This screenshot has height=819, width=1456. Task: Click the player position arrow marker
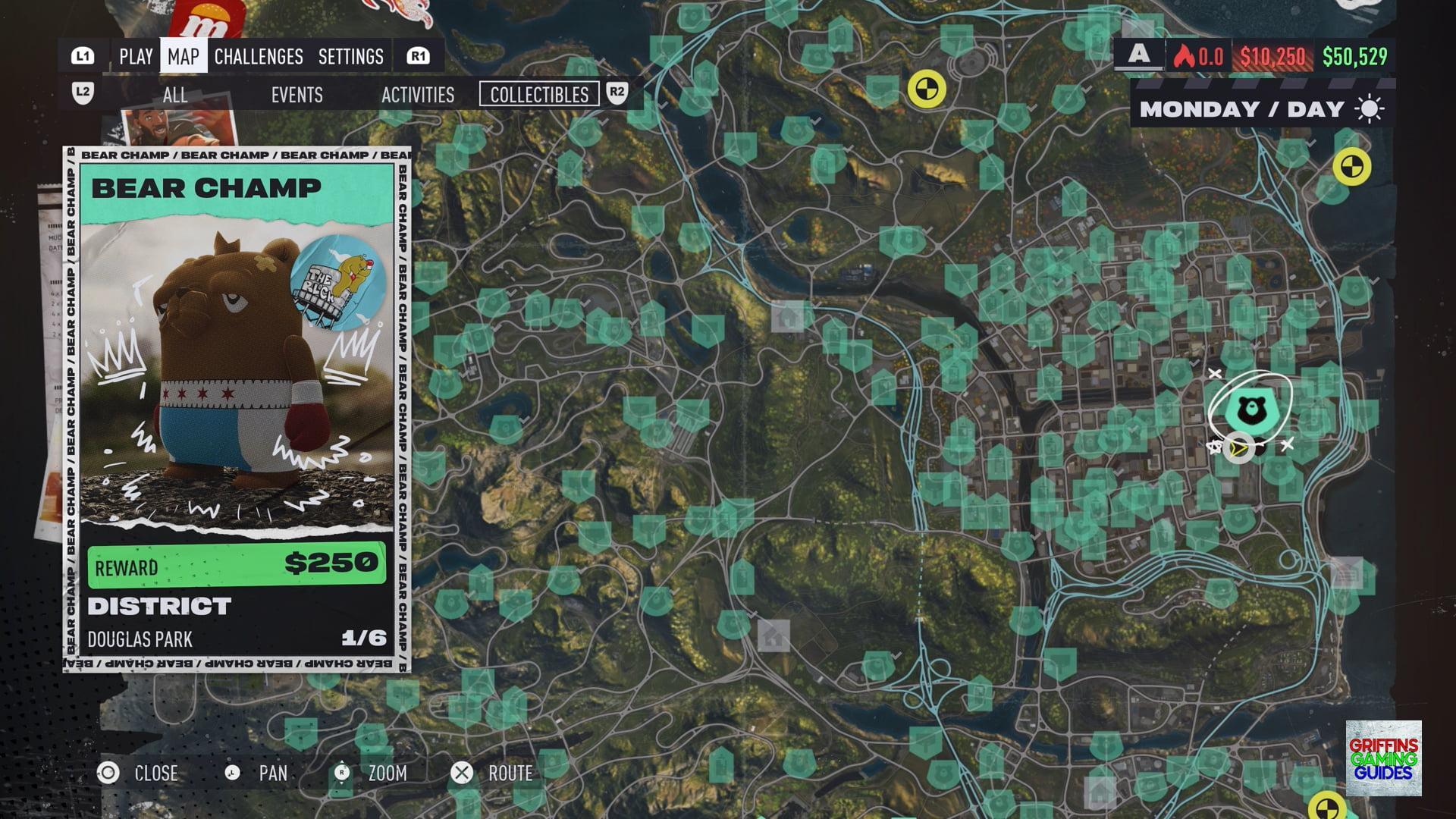[x=1238, y=448]
